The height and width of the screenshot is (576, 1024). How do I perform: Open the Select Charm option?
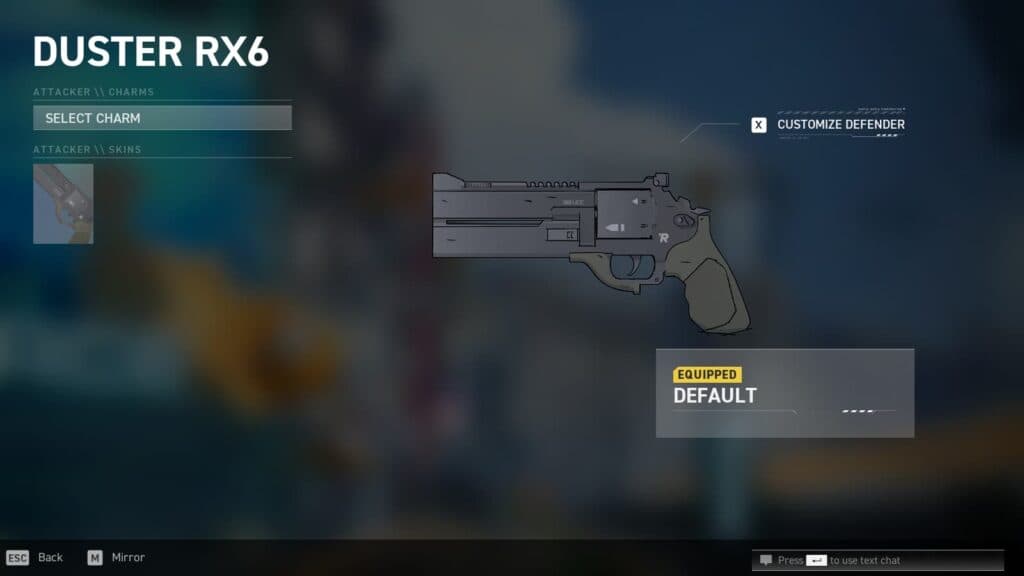(x=162, y=118)
